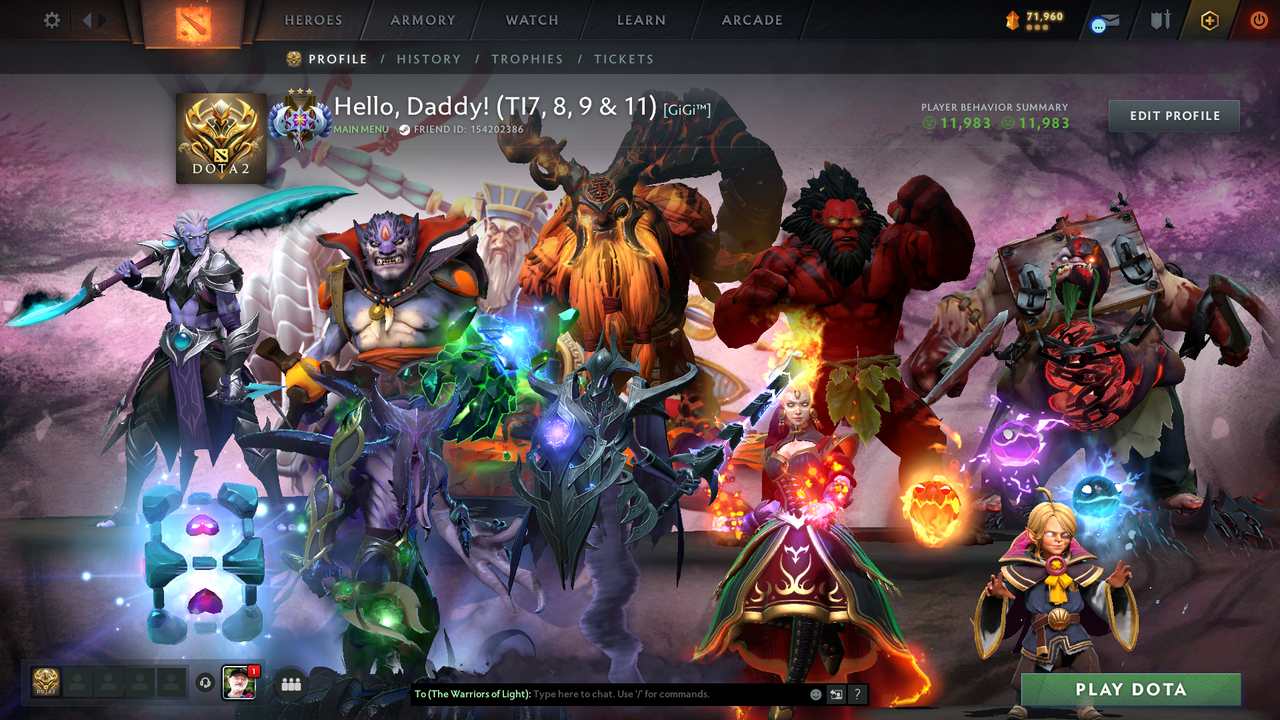1280x720 pixels.
Task: Toggle the friends list with the group icon
Action: click(x=289, y=683)
